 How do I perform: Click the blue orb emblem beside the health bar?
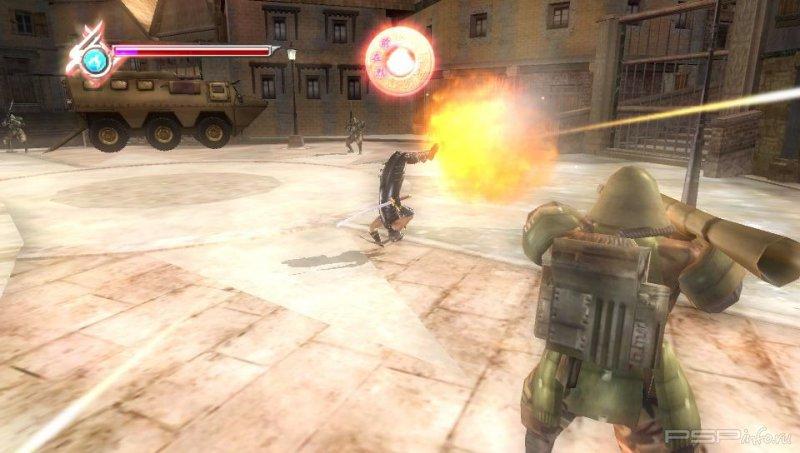[97, 62]
